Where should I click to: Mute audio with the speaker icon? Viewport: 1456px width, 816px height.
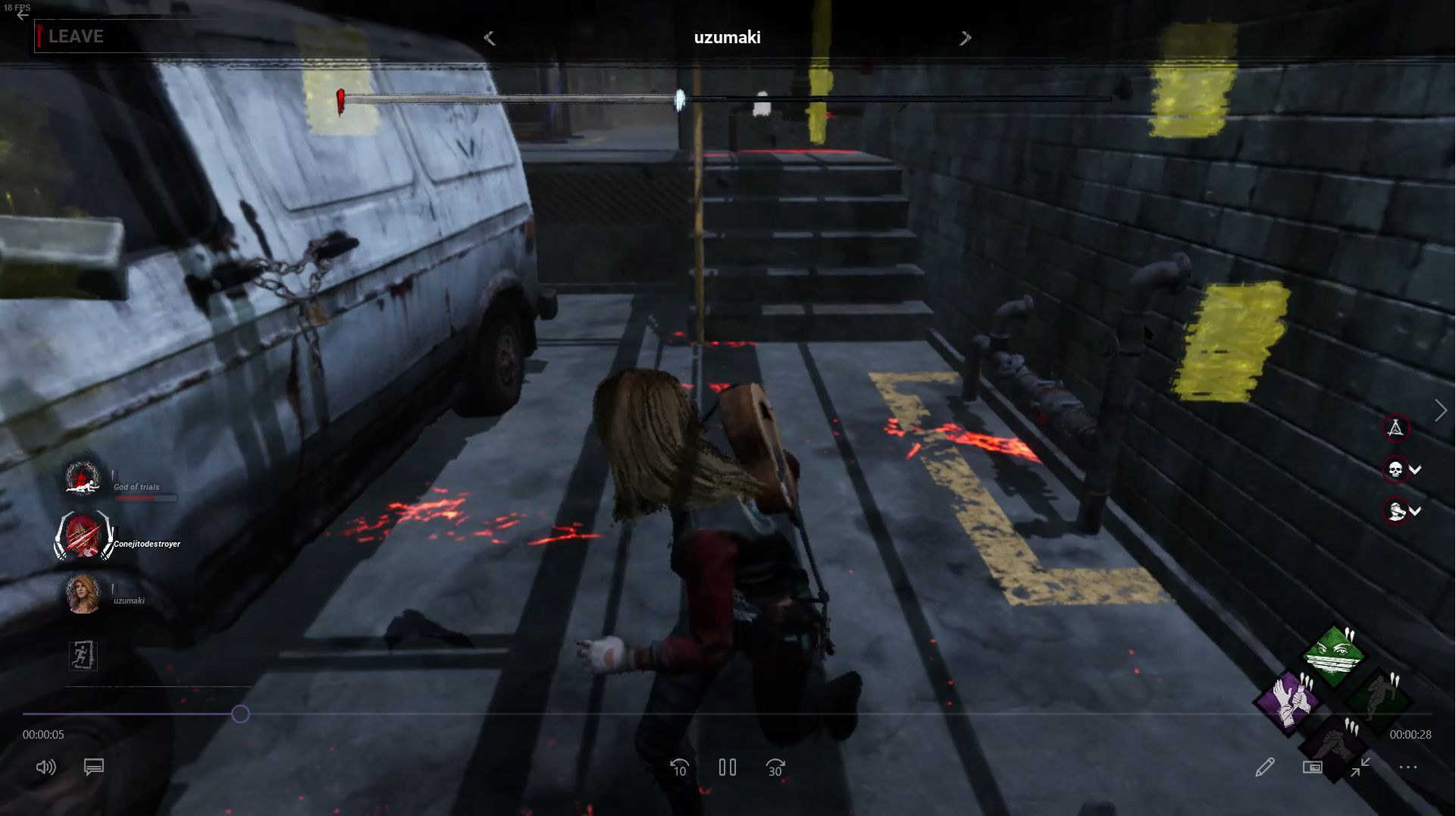click(45, 767)
